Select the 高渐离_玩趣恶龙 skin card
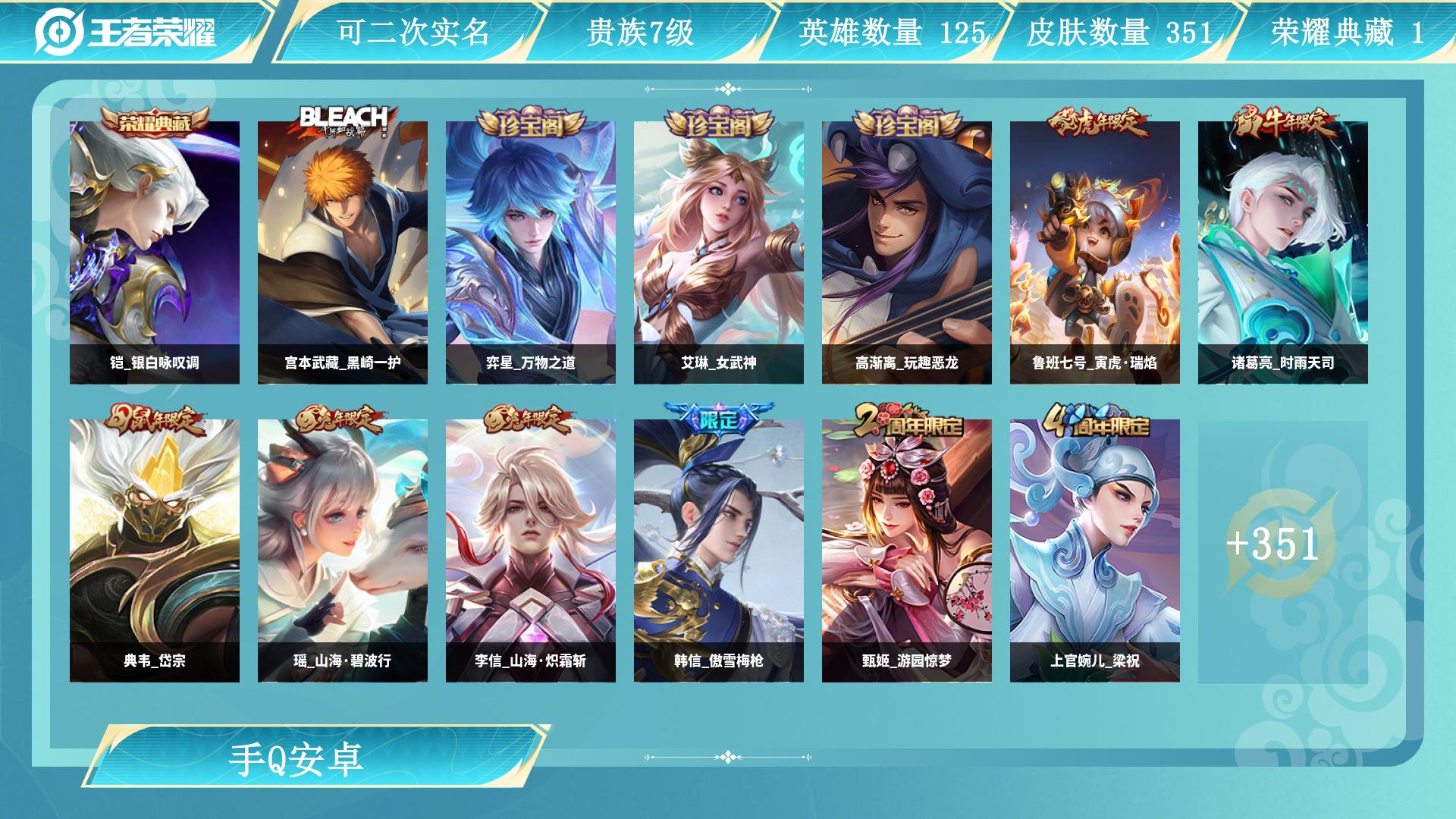 (907, 253)
